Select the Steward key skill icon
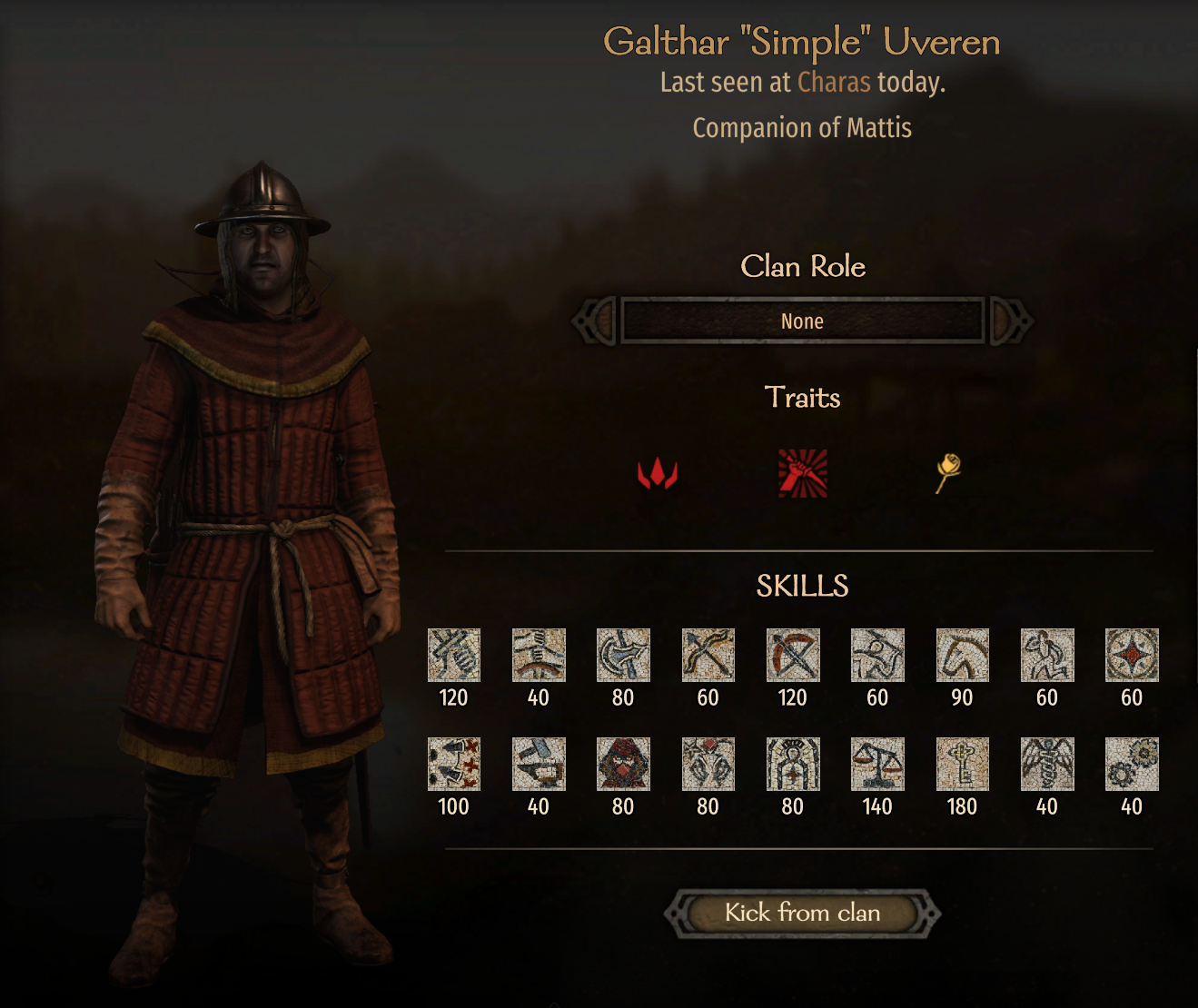This screenshot has height=1008, width=1198. pyautogui.click(x=962, y=764)
